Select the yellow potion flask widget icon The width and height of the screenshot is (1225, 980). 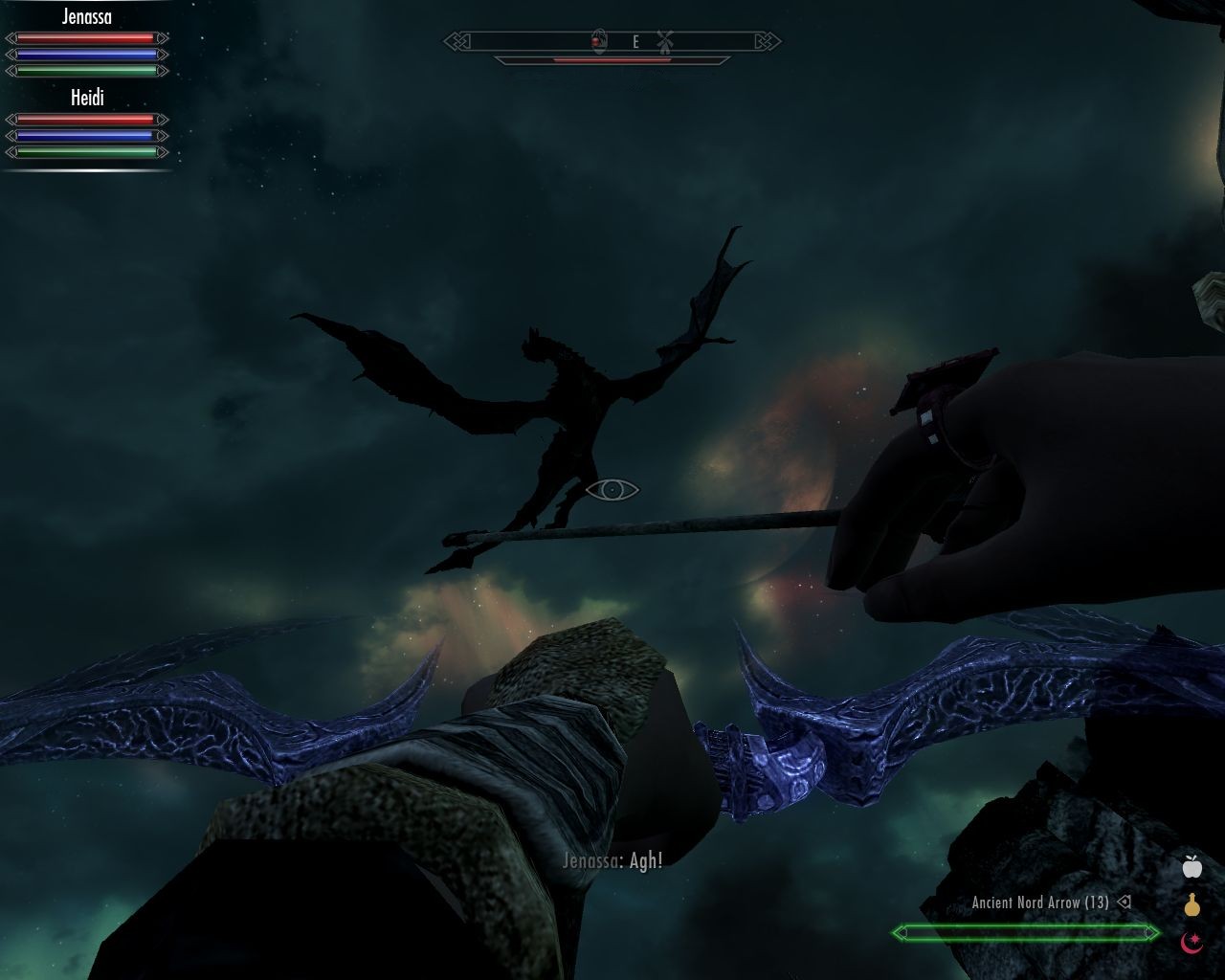(x=1191, y=904)
